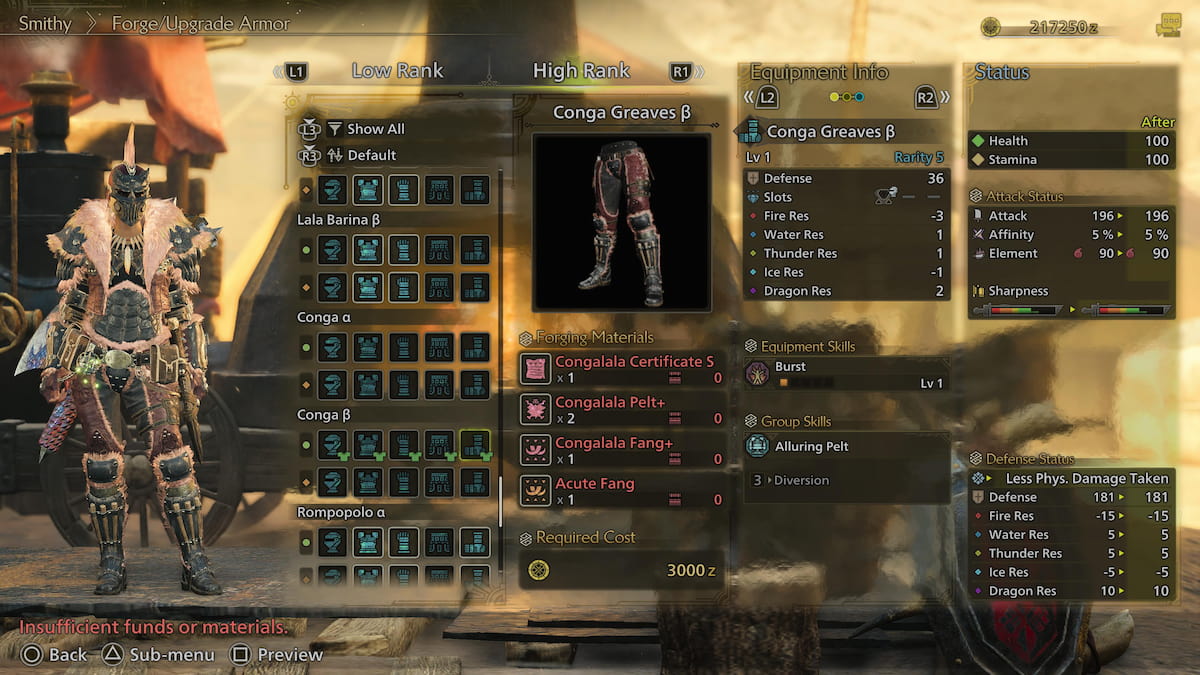The height and width of the screenshot is (675, 1200).
Task: Open the chat icon beside the money
Action: pyautogui.click(x=1167, y=27)
